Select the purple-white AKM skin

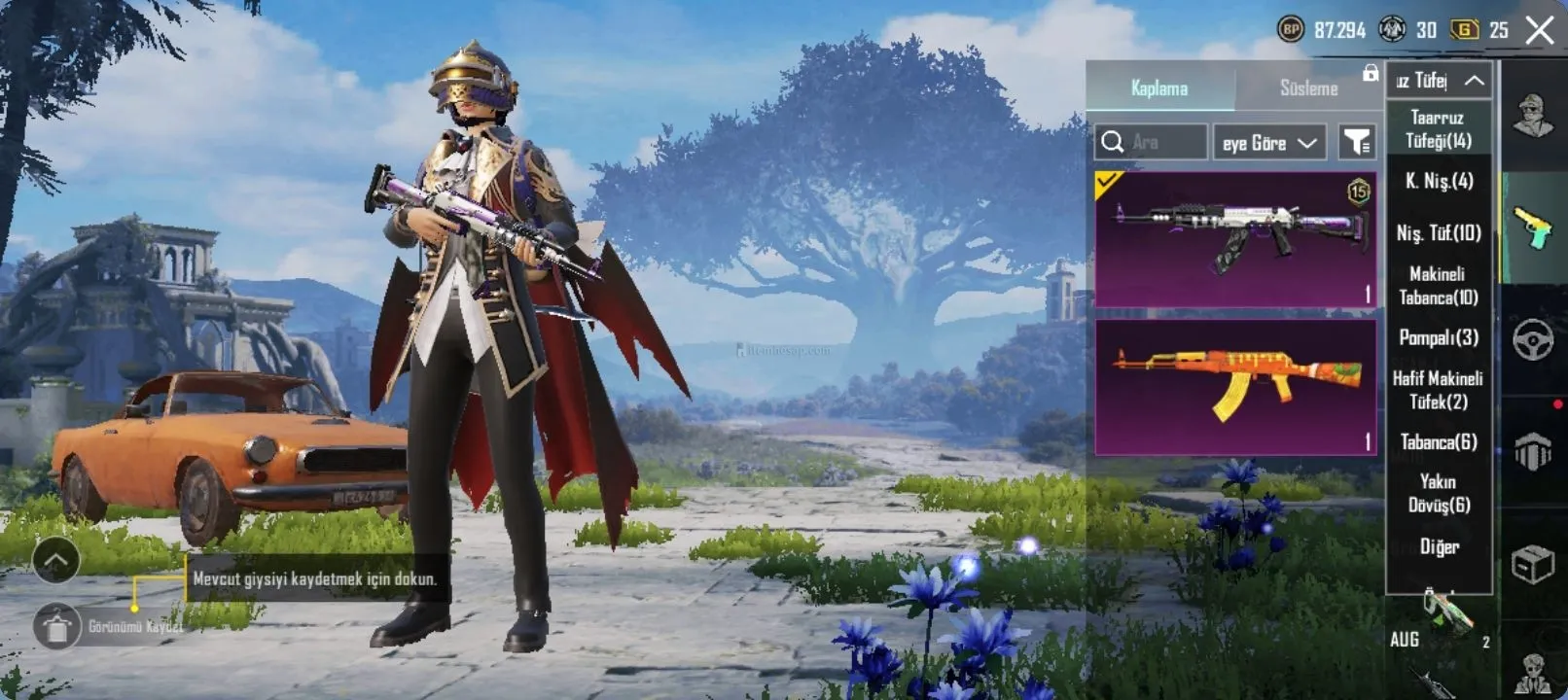(1235, 239)
